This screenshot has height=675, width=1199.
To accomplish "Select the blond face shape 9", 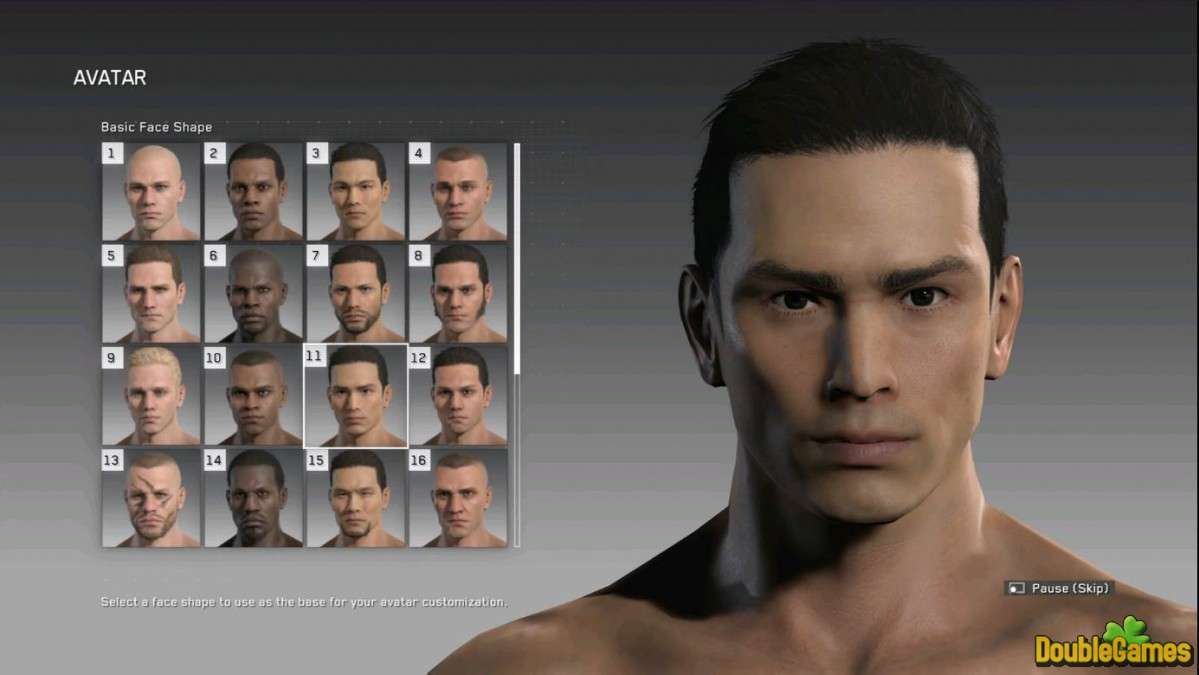I will (152, 396).
